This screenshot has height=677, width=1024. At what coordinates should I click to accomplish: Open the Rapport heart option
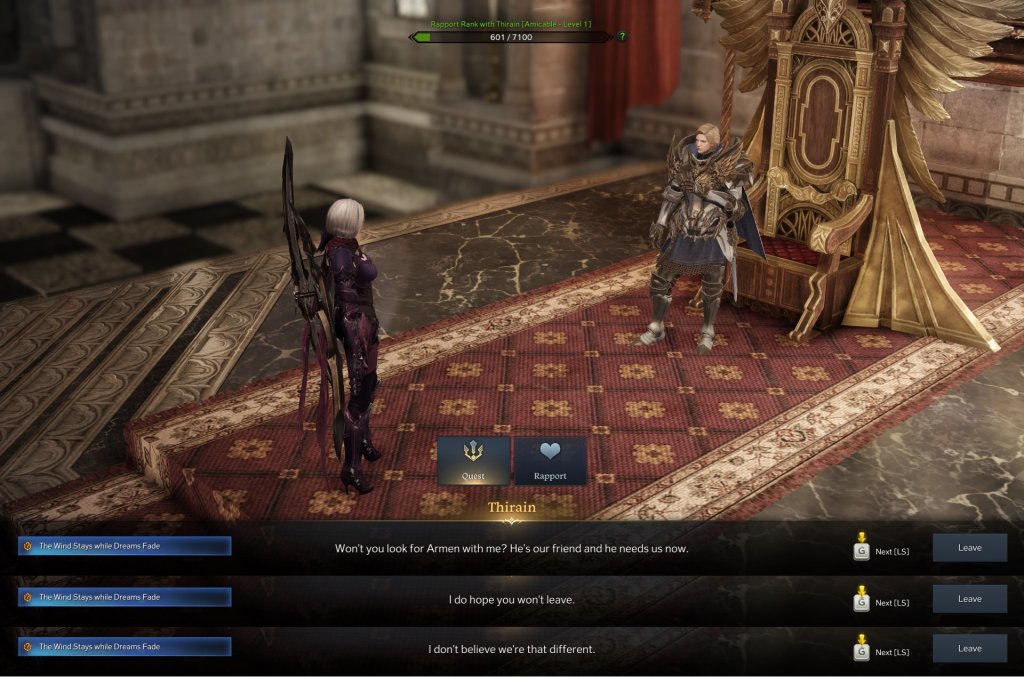click(x=550, y=461)
